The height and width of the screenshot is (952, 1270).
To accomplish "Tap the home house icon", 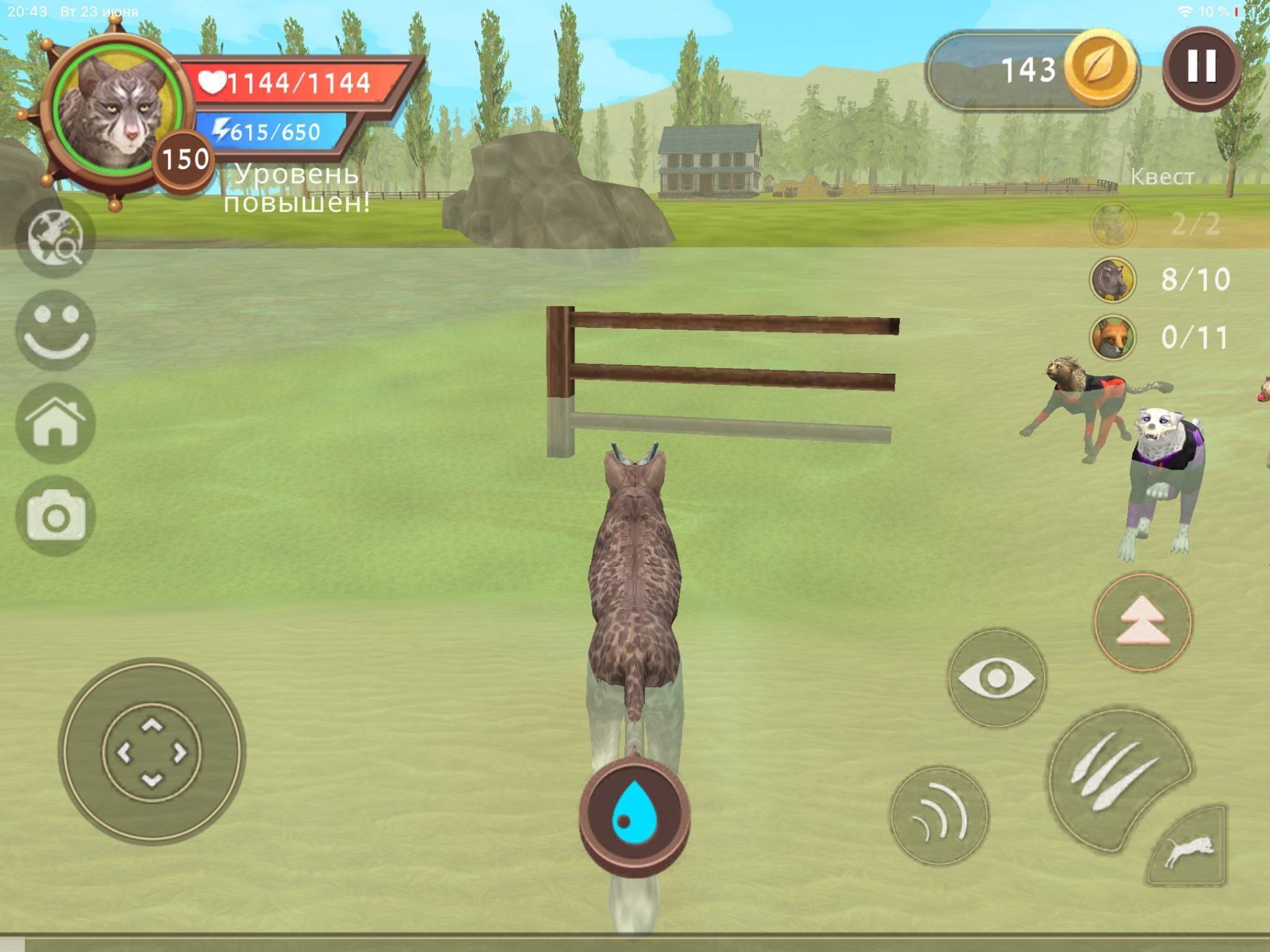I will point(55,423).
